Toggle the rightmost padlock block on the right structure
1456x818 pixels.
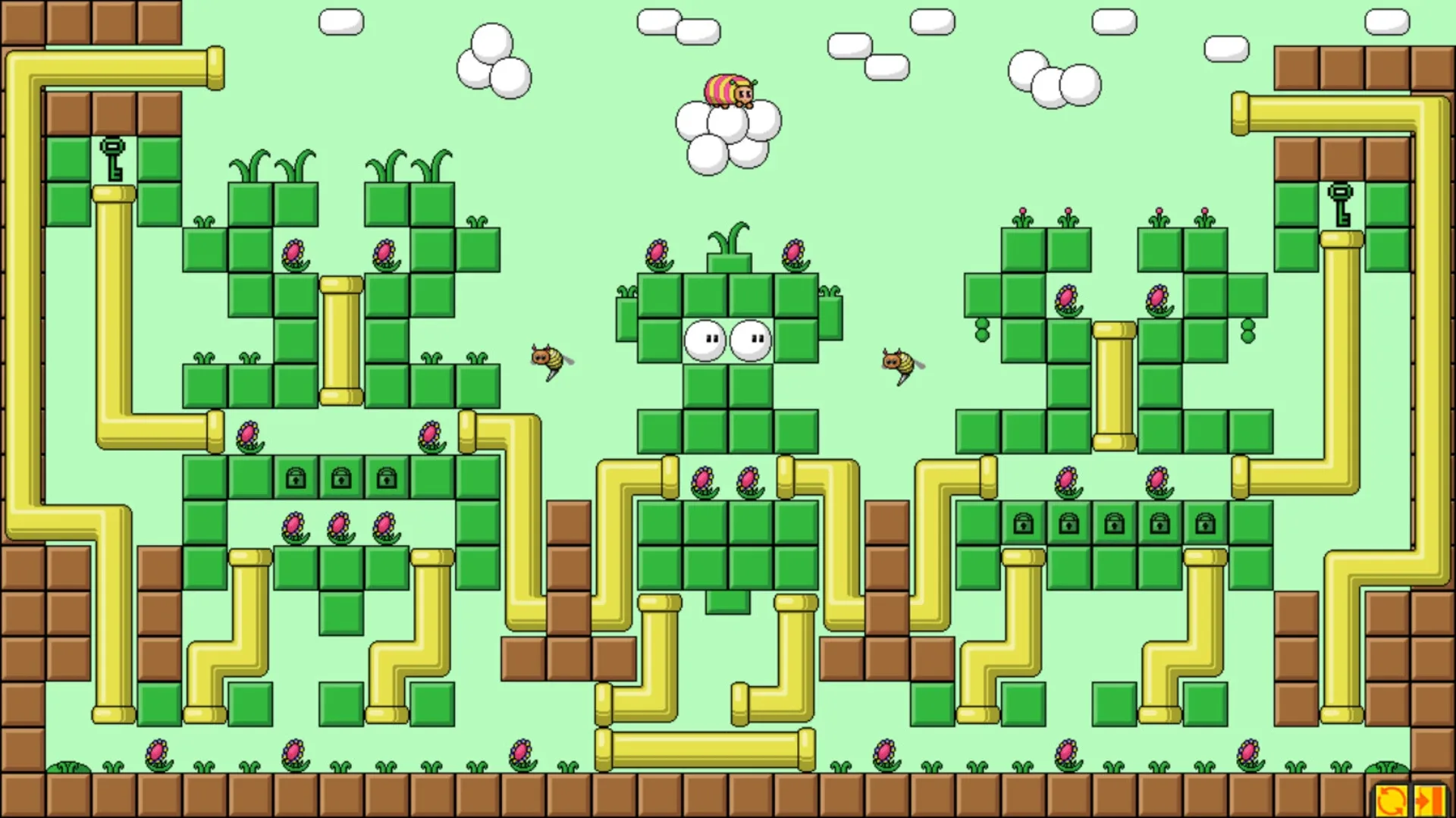coord(1207,523)
